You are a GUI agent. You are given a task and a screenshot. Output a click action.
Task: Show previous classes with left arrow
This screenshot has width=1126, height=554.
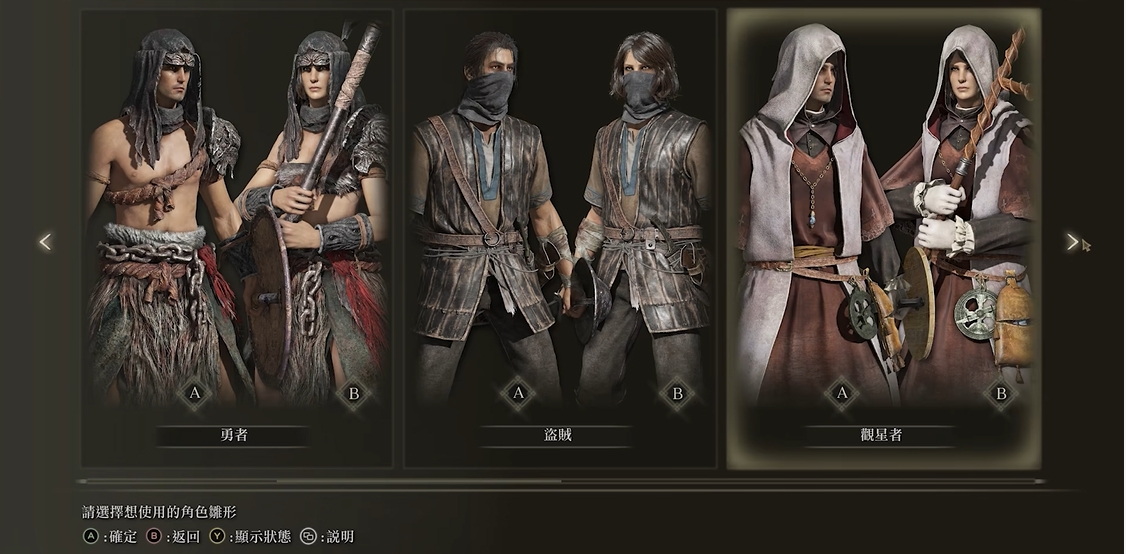(x=44, y=242)
